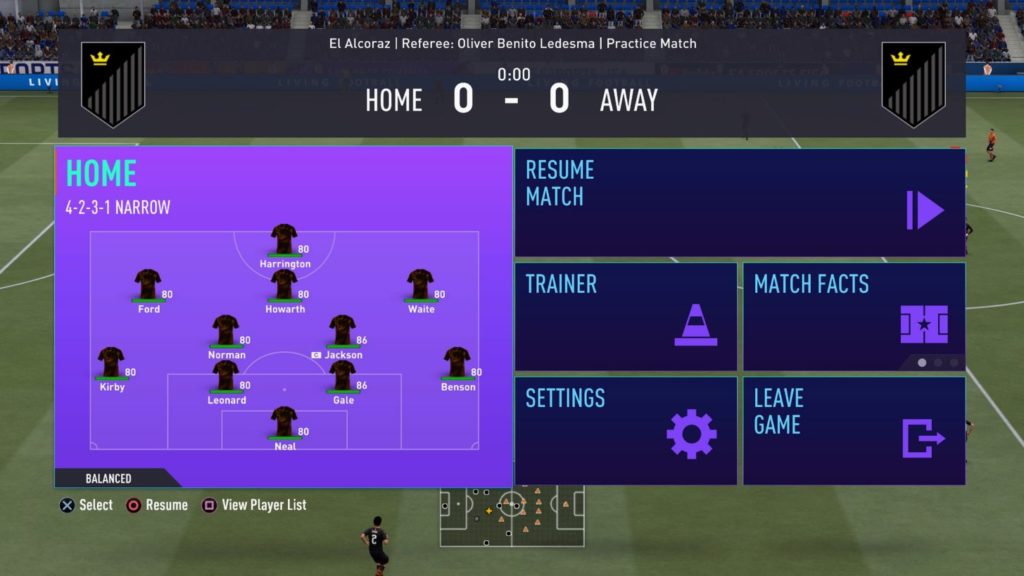Viewport: 1024px width, 576px height.
Task: Open the Settings tile
Action: [x=626, y=431]
